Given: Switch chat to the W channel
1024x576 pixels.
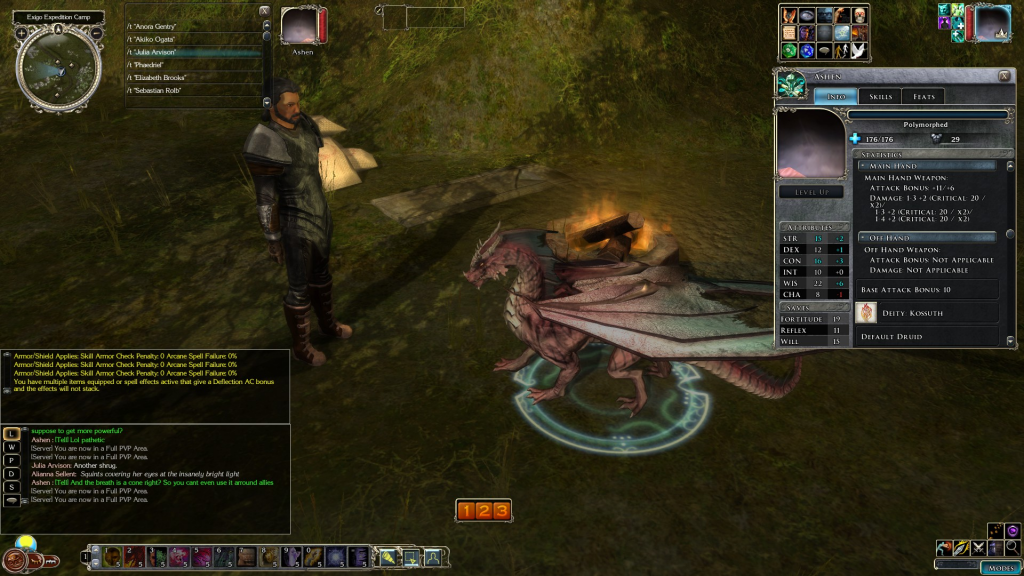Looking at the screenshot, I should pyautogui.click(x=12, y=447).
